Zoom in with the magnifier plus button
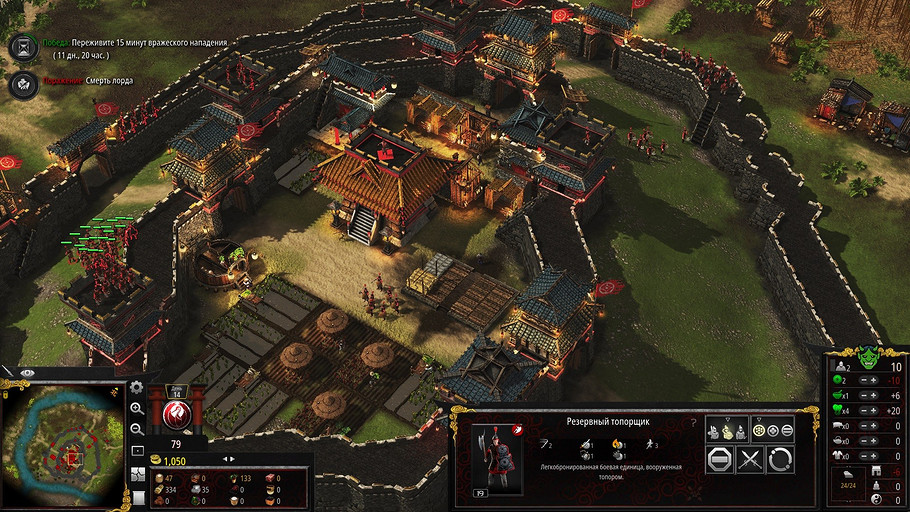The width and height of the screenshot is (910, 512). [138, 408]
